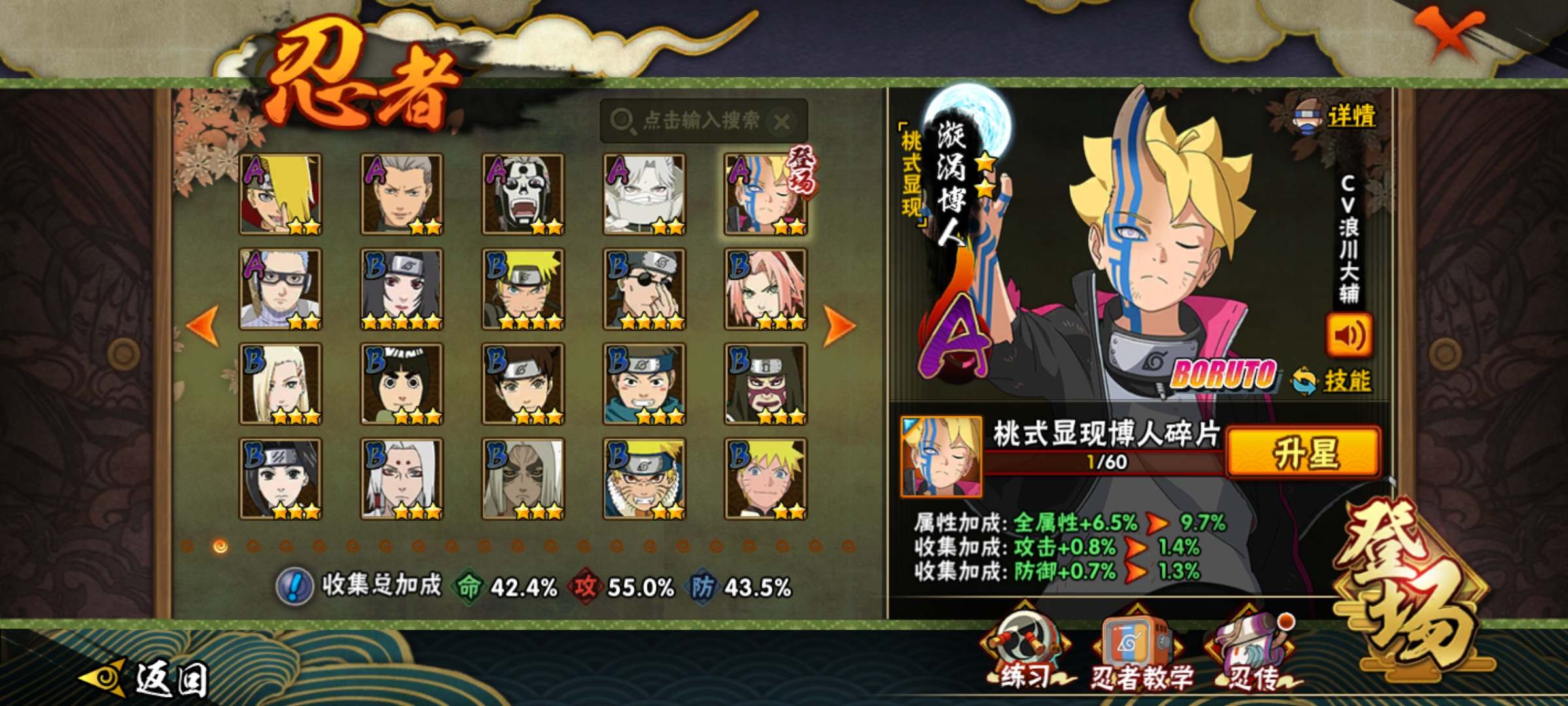Open the collection bonus info icon
1568x706 pixels.
coord(295,586)
